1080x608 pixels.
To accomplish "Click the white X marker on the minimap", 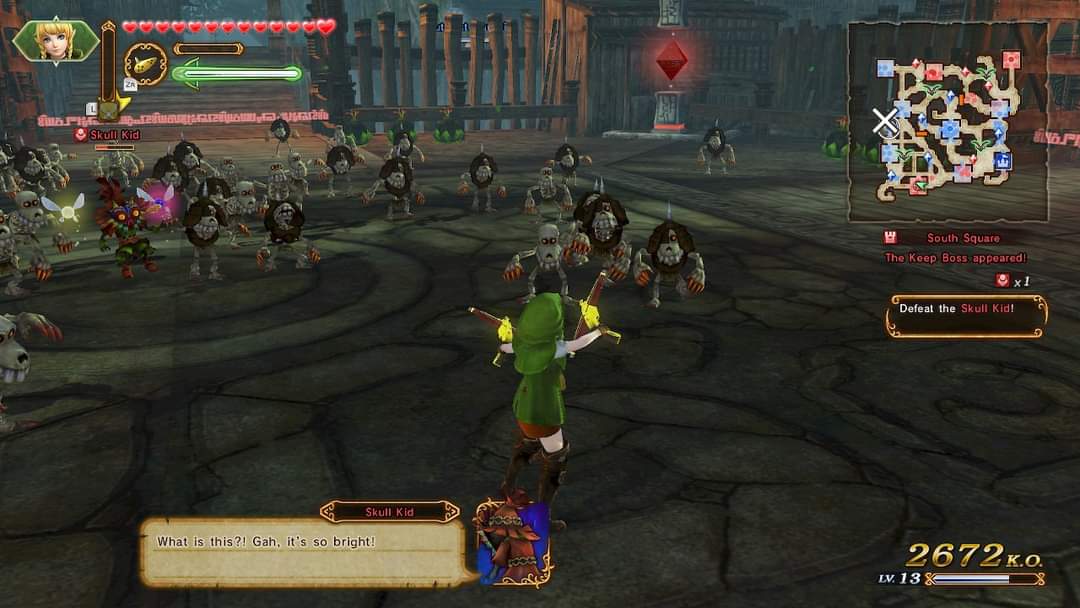I will [x=884, y=122].
